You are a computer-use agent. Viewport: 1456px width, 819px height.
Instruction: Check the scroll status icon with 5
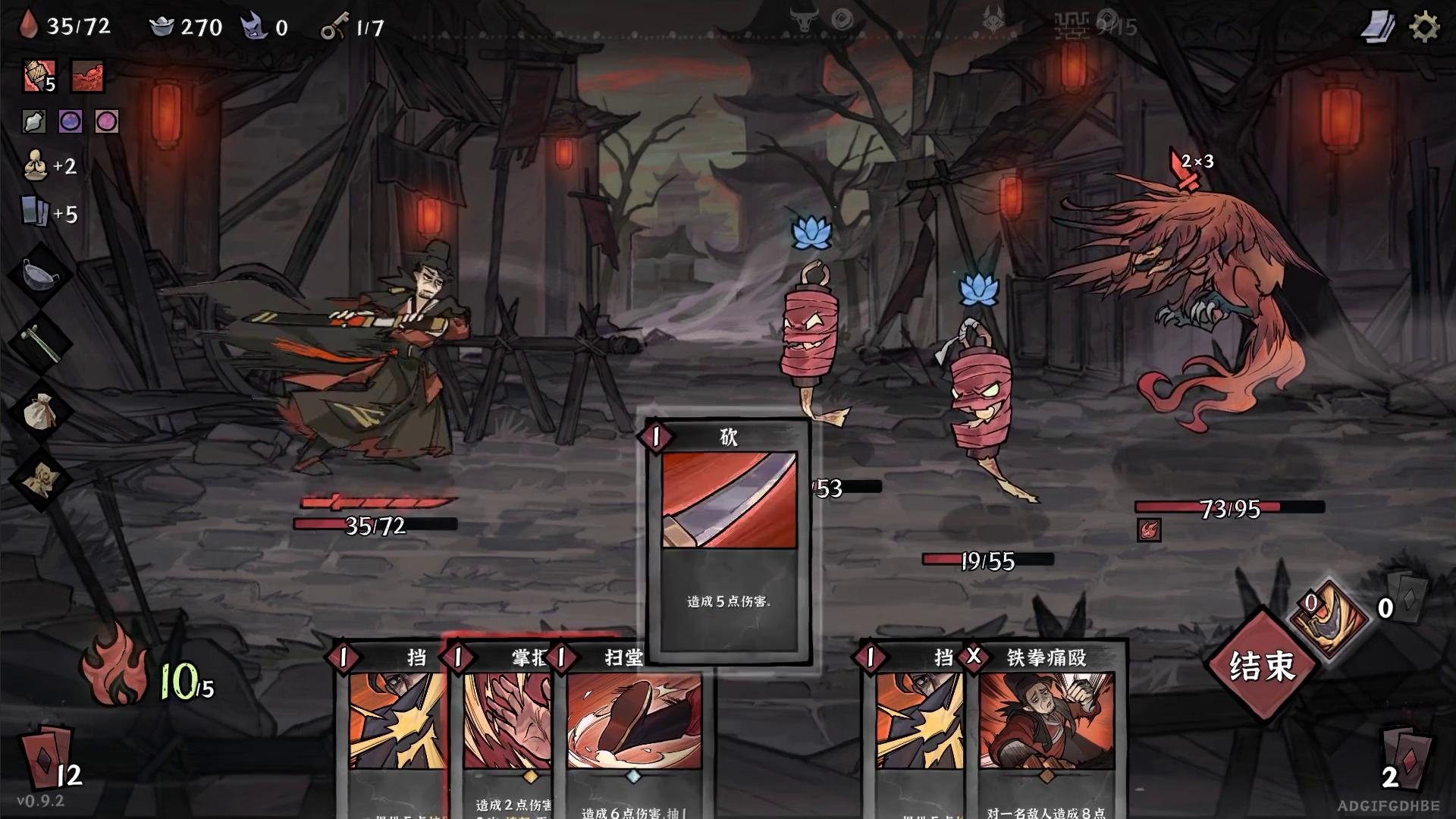point(38,77)
